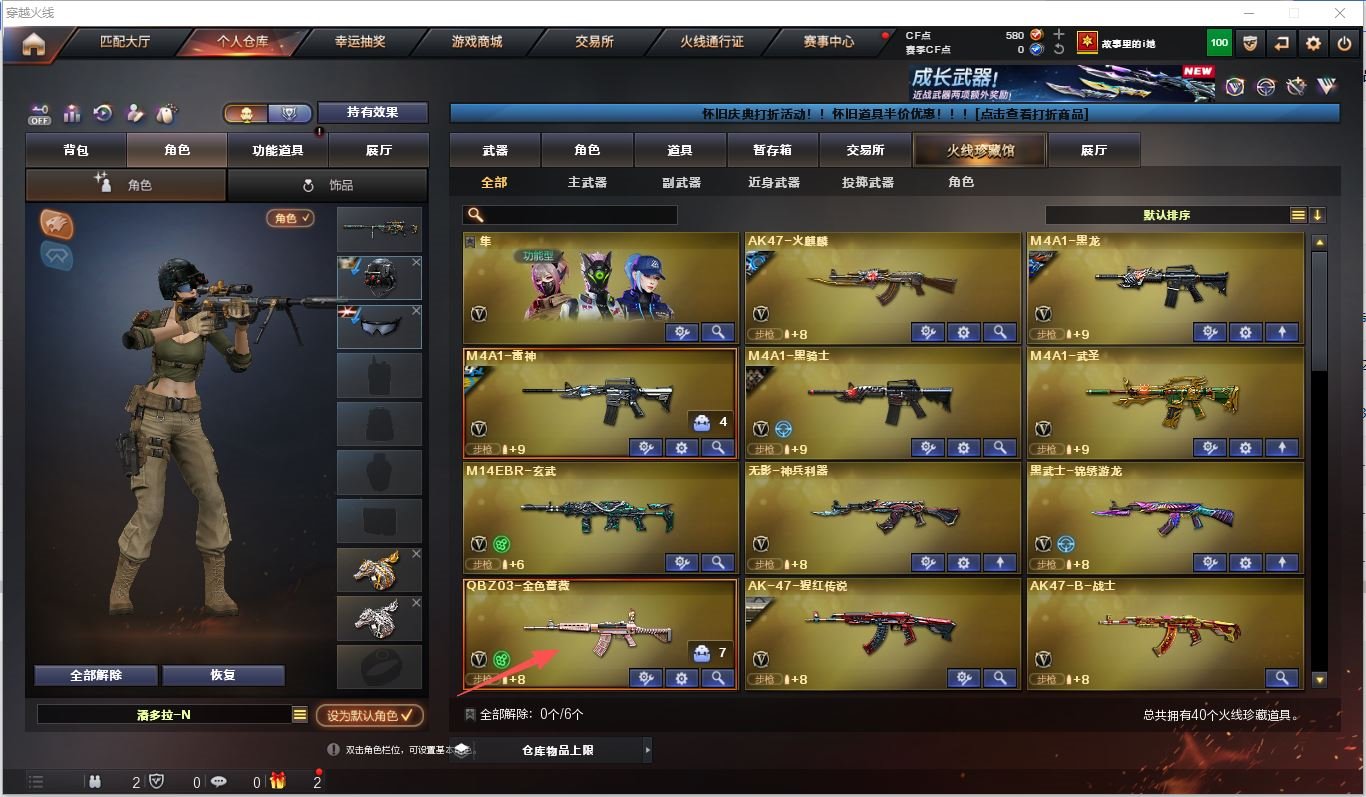
Task: Select the 功能道具 tab
Action: 278,150
